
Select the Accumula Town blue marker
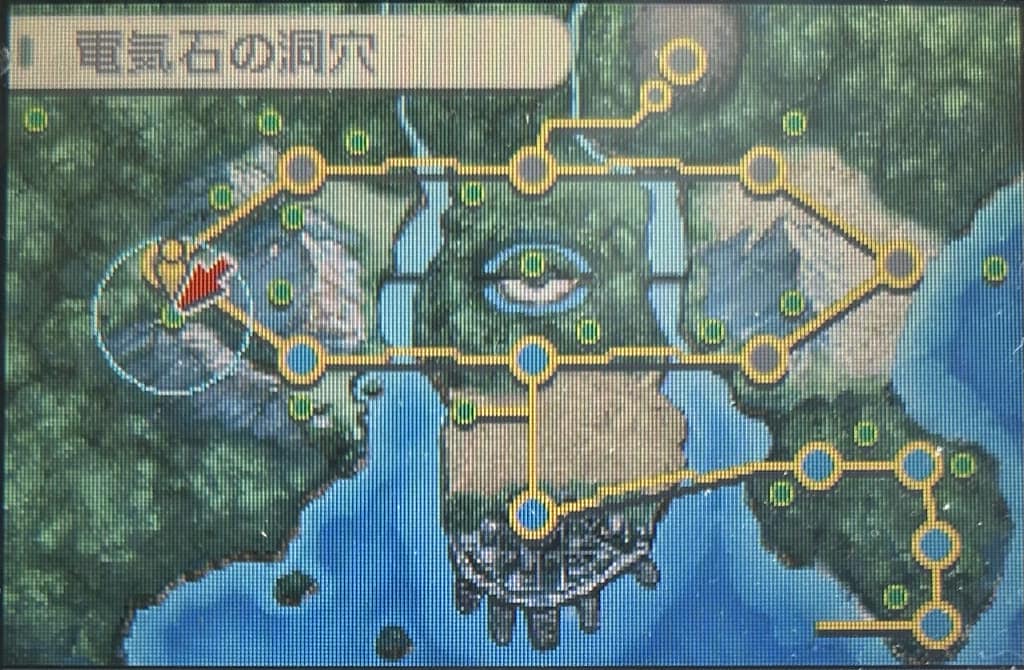(935, 545)
